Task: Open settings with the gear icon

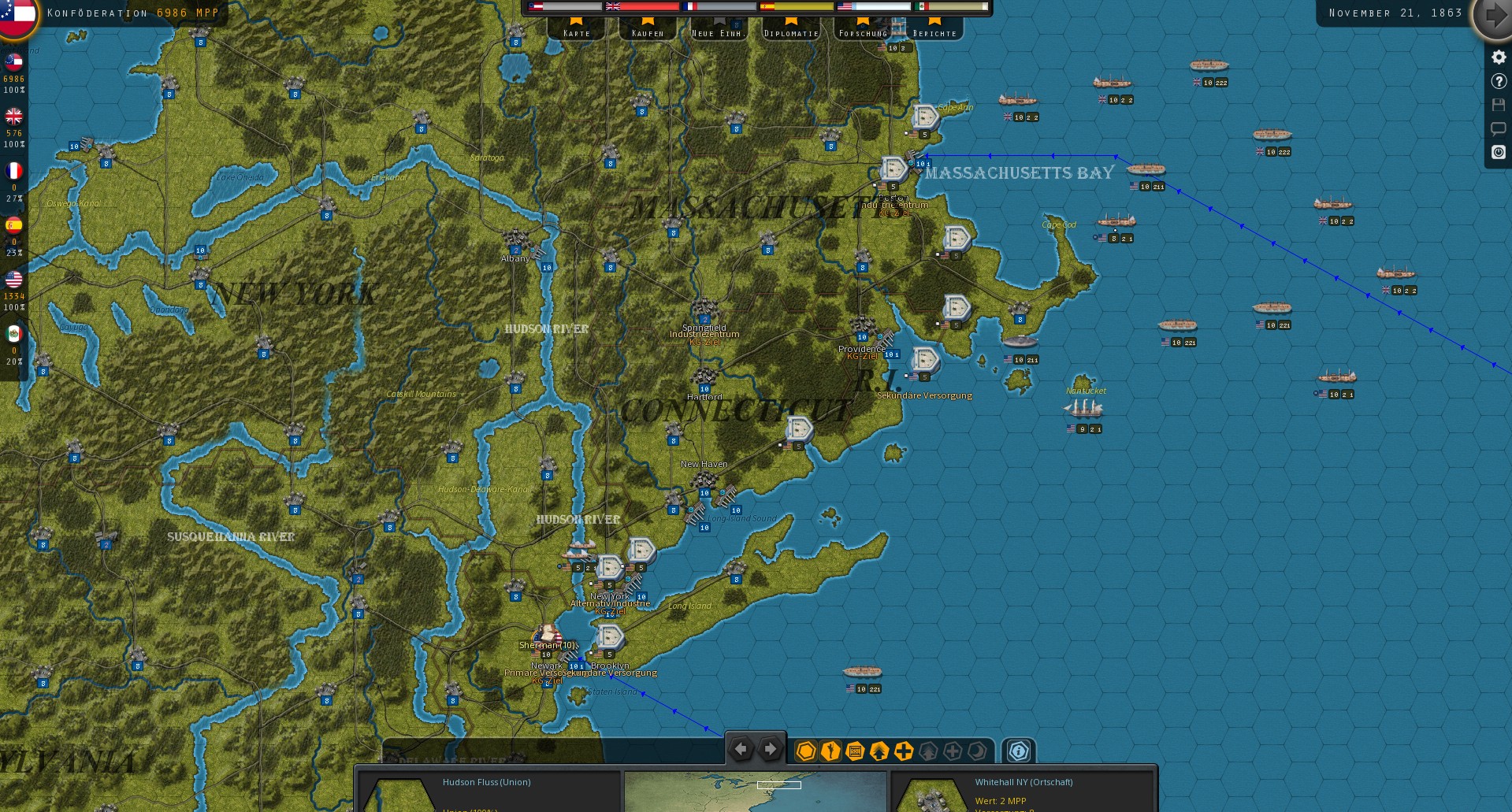Action: [1499, 57]
